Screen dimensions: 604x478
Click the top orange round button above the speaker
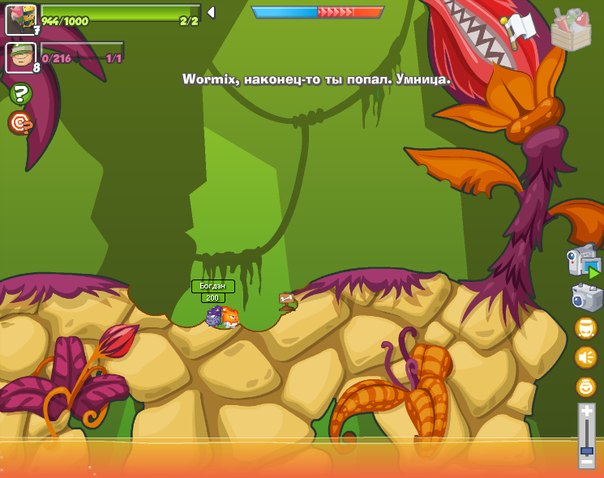(x=585, y=328)
